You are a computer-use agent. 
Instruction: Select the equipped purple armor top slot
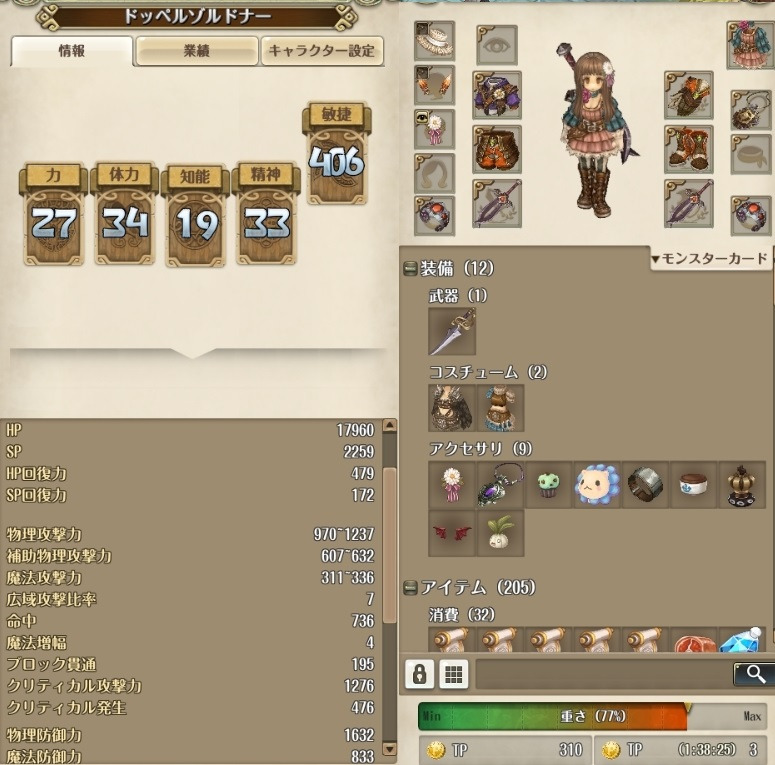496,96
